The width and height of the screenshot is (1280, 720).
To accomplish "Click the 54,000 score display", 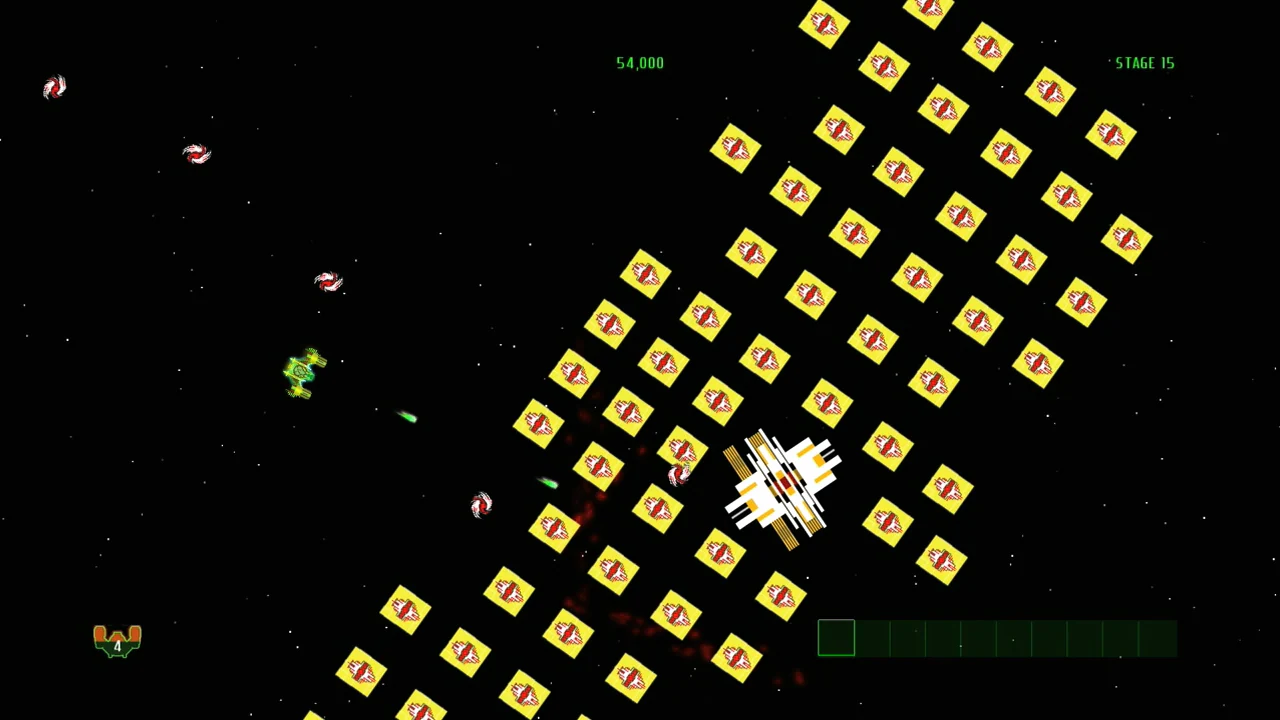I will click(x=640, y=62).
